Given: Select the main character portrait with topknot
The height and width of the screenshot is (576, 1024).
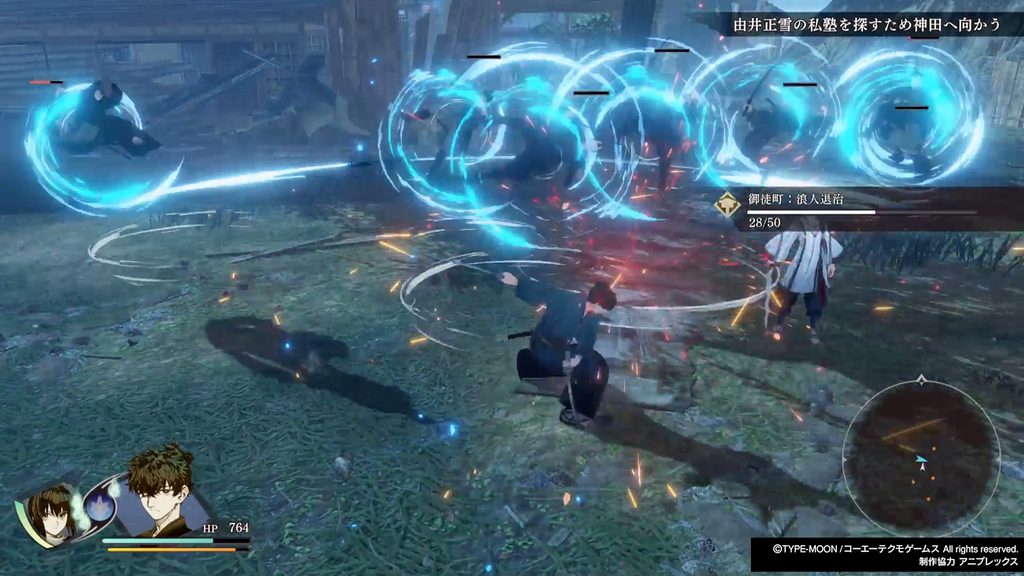Looking at the screenshot, I should pos(158,492).
